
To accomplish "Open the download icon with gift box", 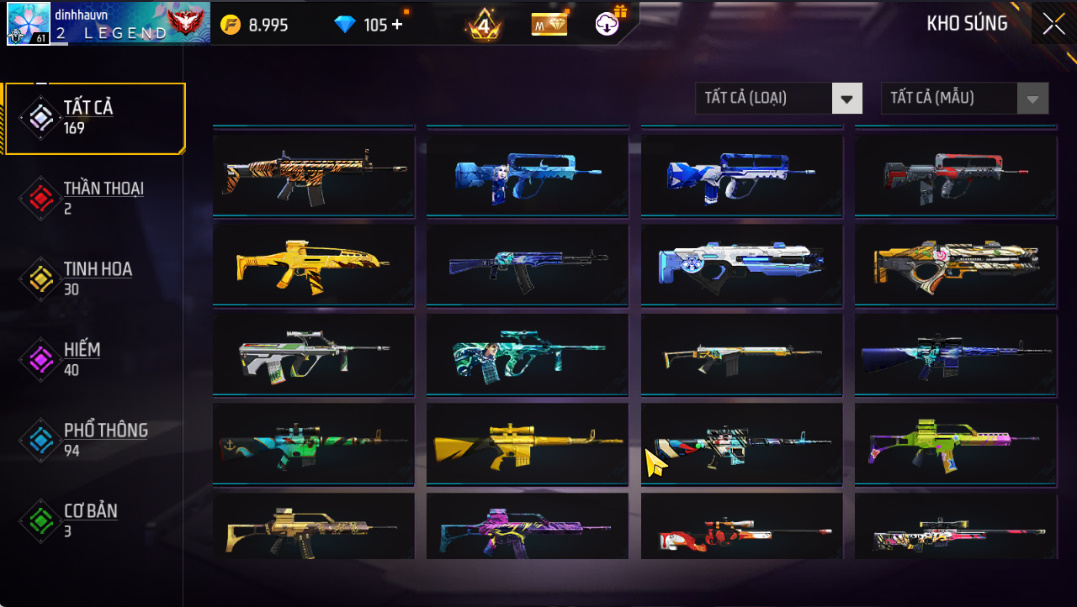I will tap(608, 23).
